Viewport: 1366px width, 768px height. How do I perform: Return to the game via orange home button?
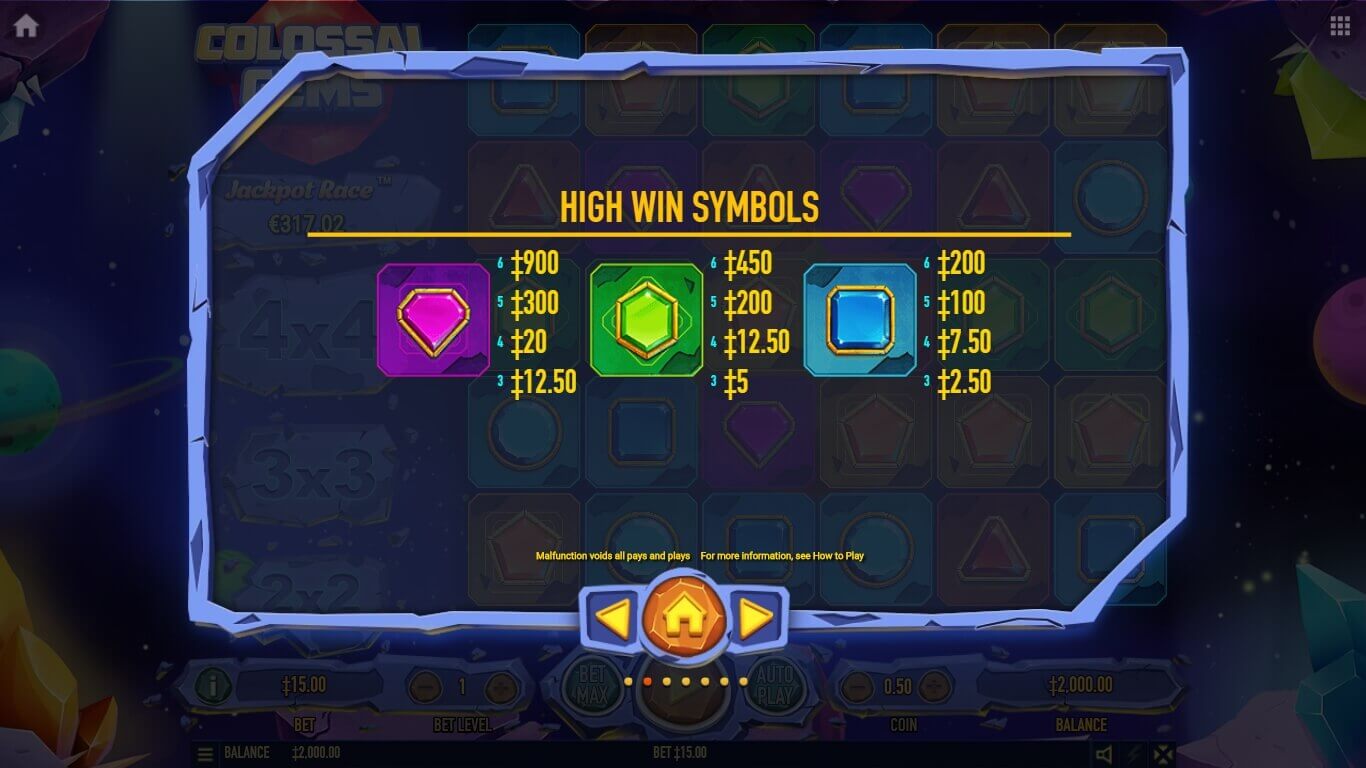point(684,619)
